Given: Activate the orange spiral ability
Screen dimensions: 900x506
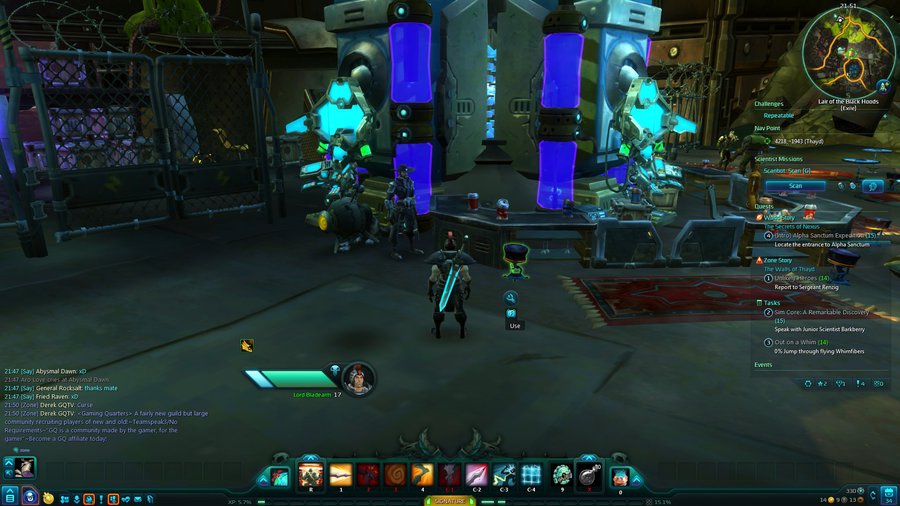Looking at the screenshot, I should (x=395, y=475).
